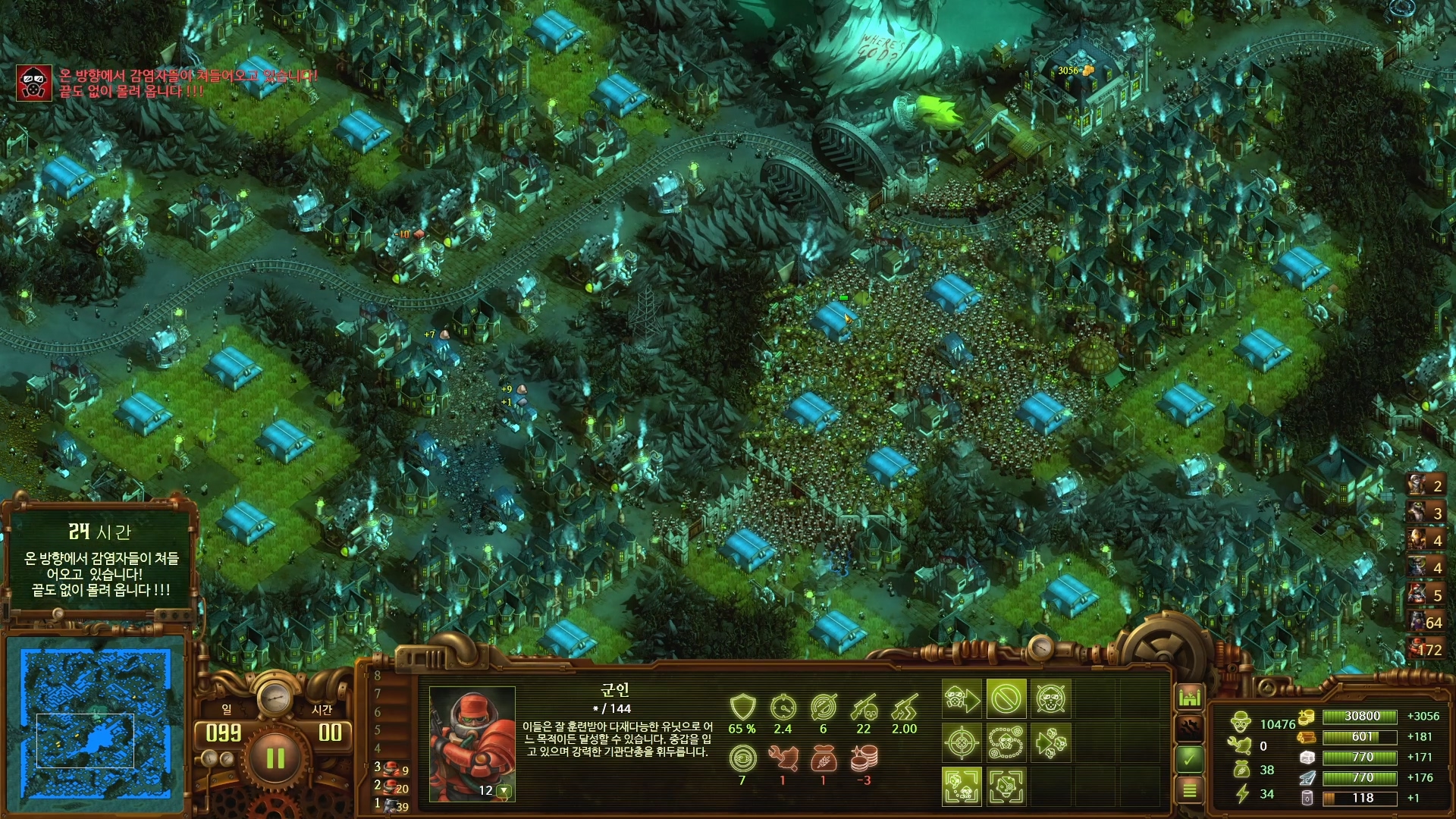This screenshot has width=1456, height=819.
Task: Toggle the highlighted zombie-and-soldier bracket command
Action: 962,786
